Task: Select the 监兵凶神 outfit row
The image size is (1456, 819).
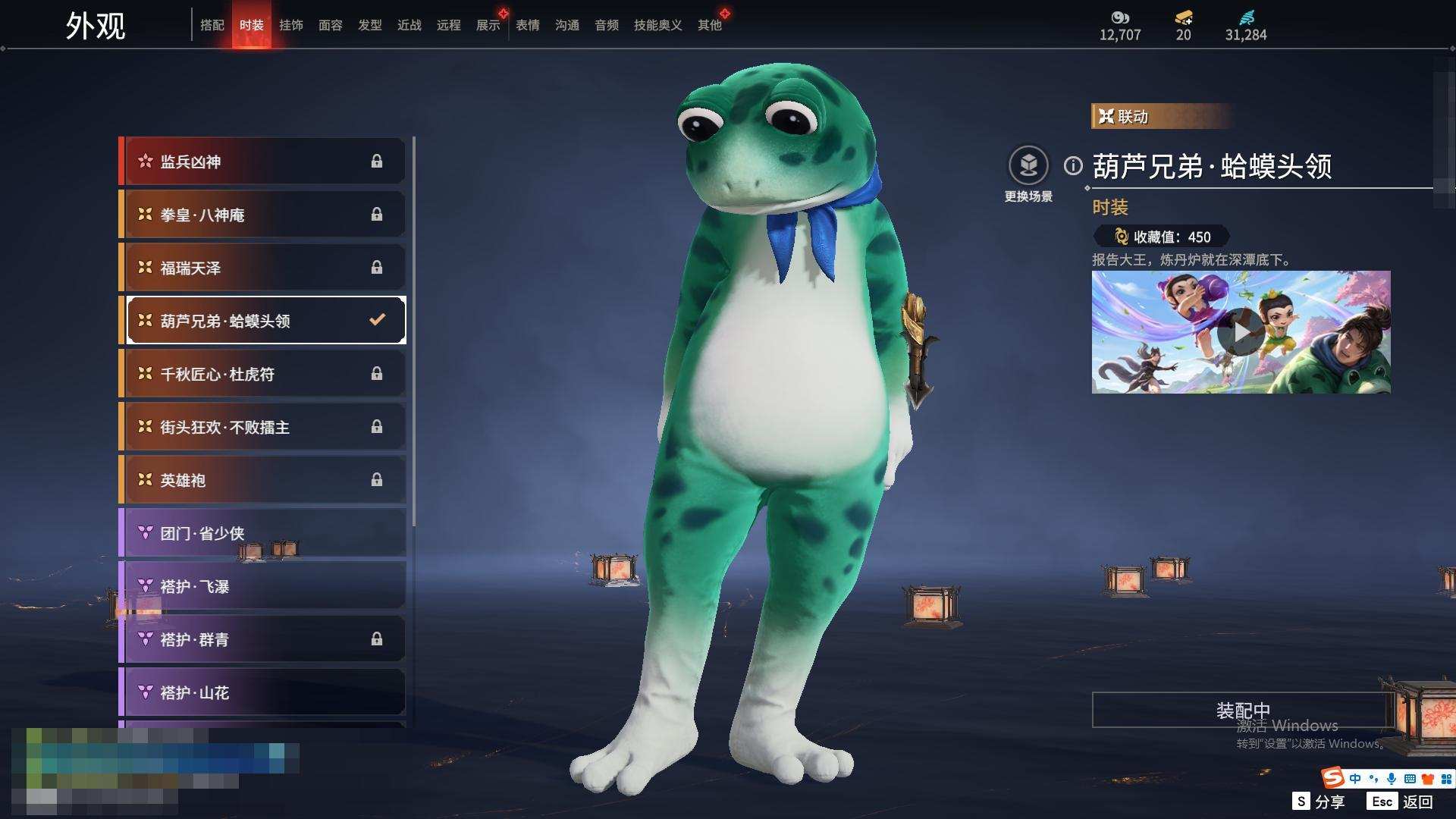Action: [262, 162]
